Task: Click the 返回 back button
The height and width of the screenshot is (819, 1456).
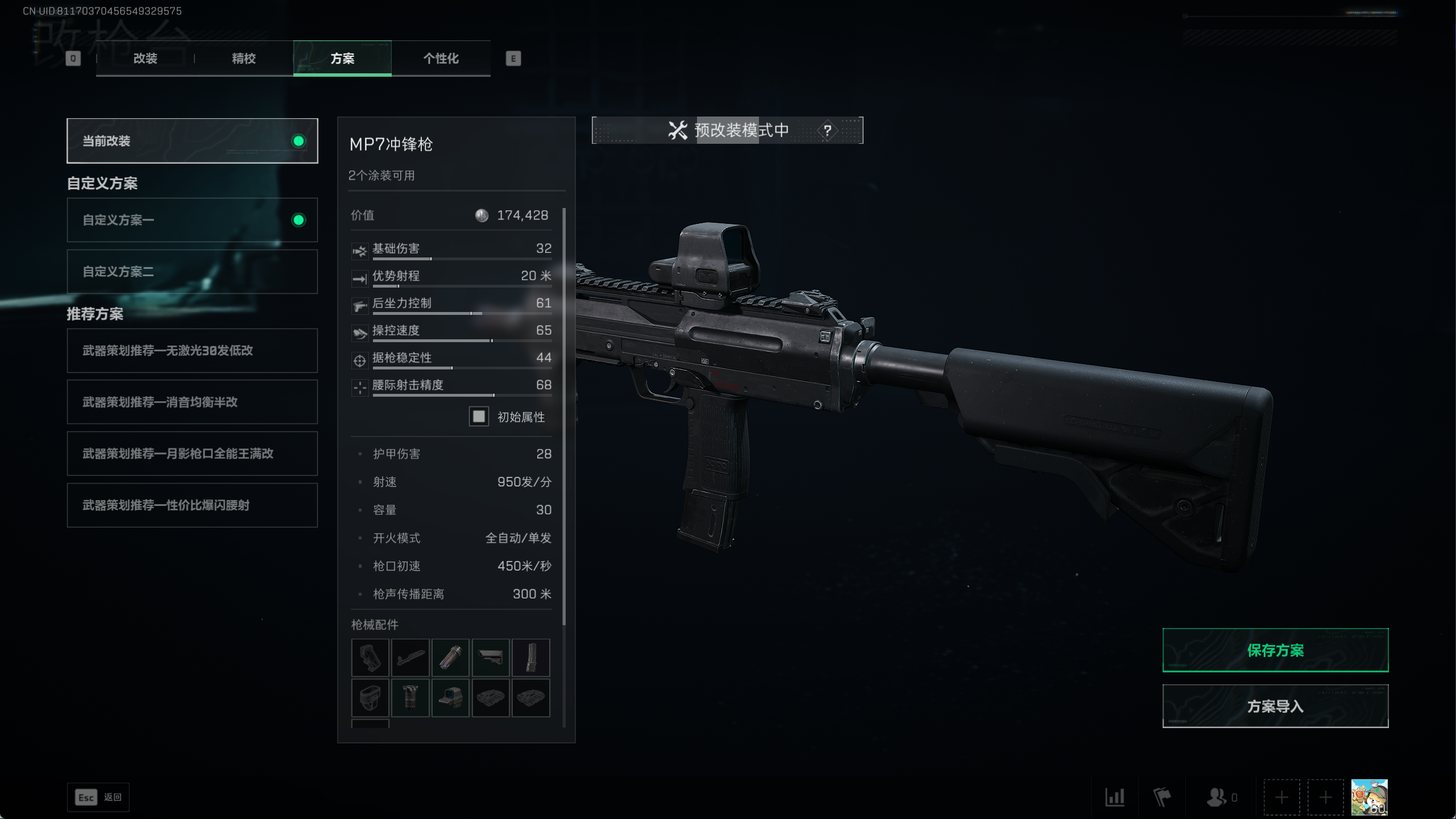Action: pos(98,797)
